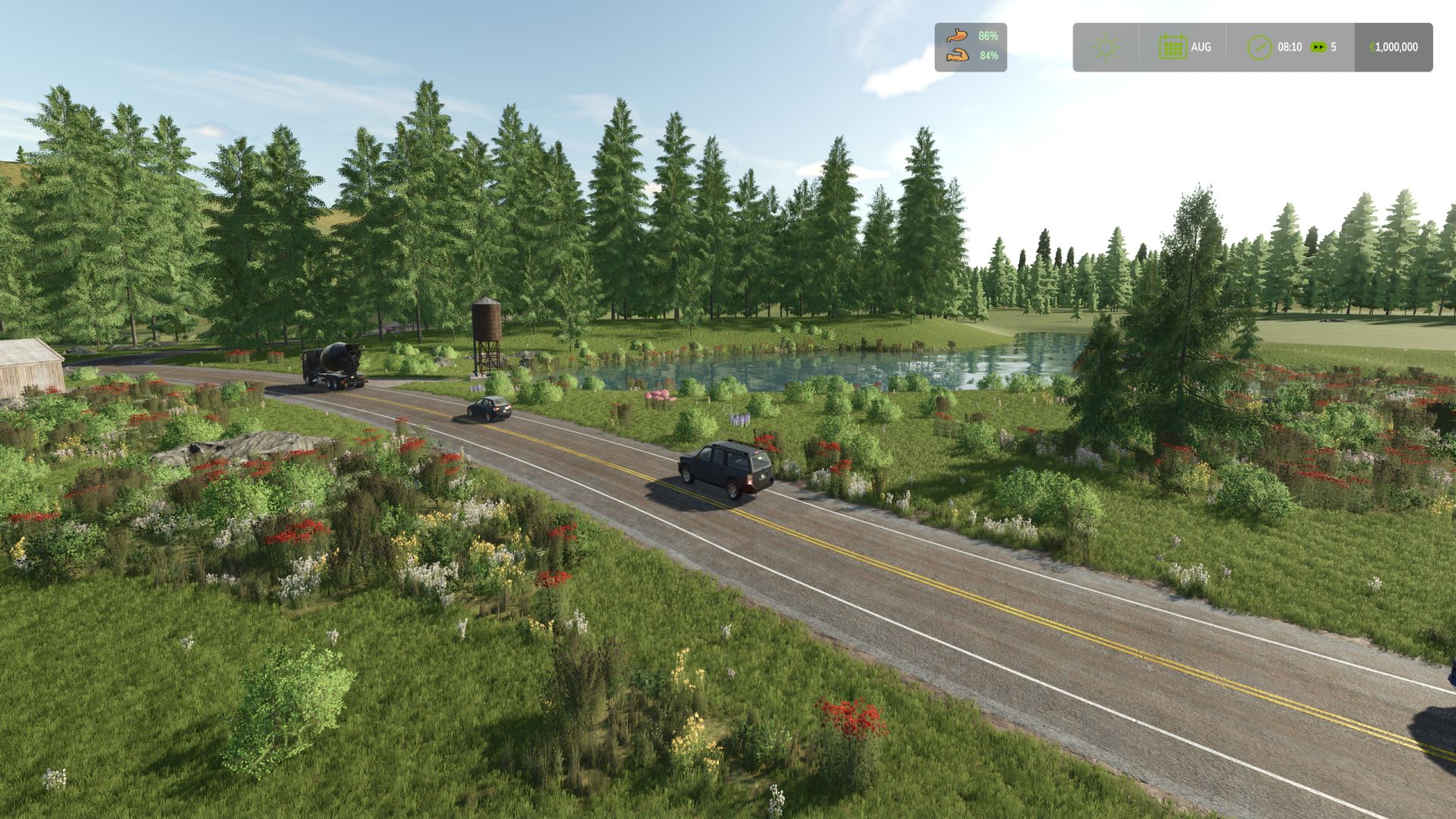Open the calendar icon showing AUG
The image size is (1456, 819).
click(x=1172, y=47)
